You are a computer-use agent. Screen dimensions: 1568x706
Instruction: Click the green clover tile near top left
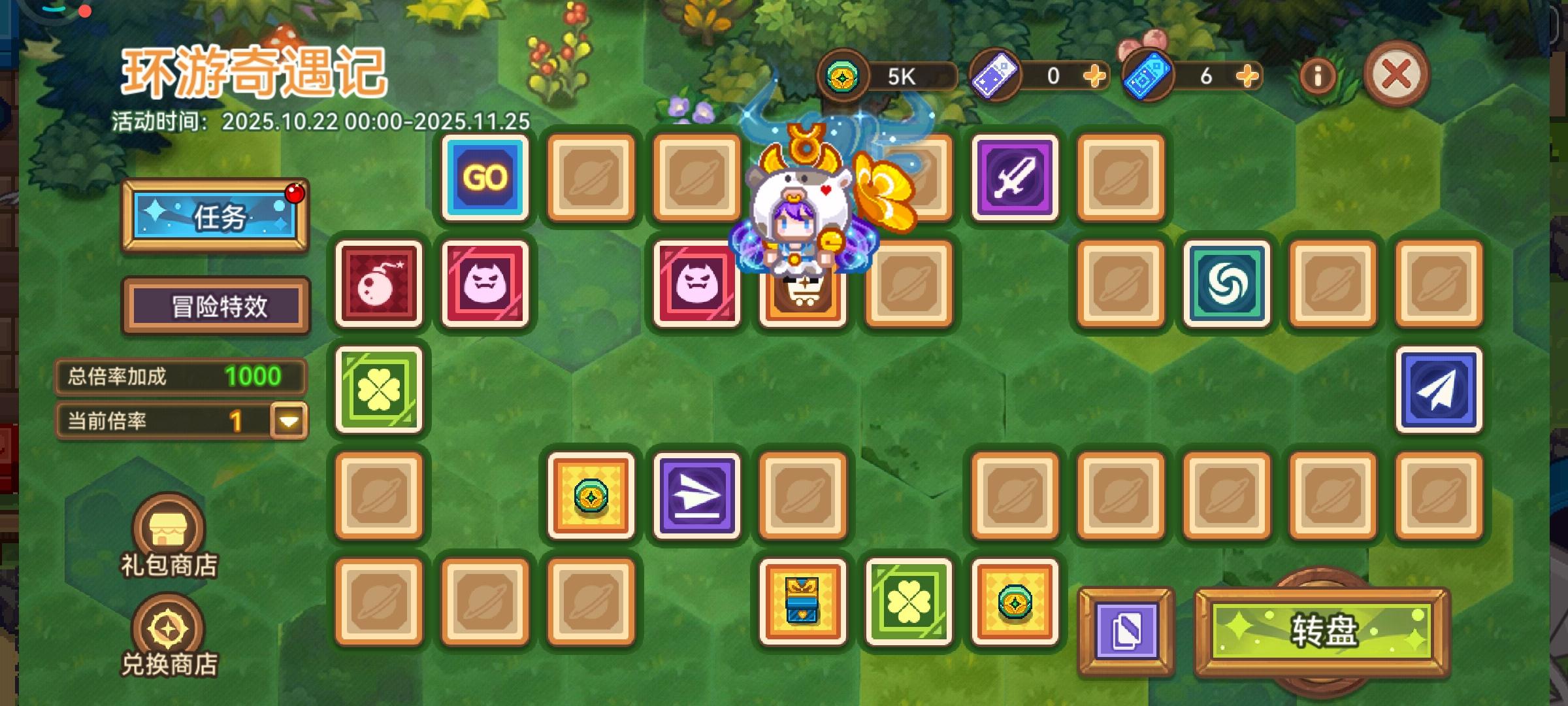click(x=379, y=390)
